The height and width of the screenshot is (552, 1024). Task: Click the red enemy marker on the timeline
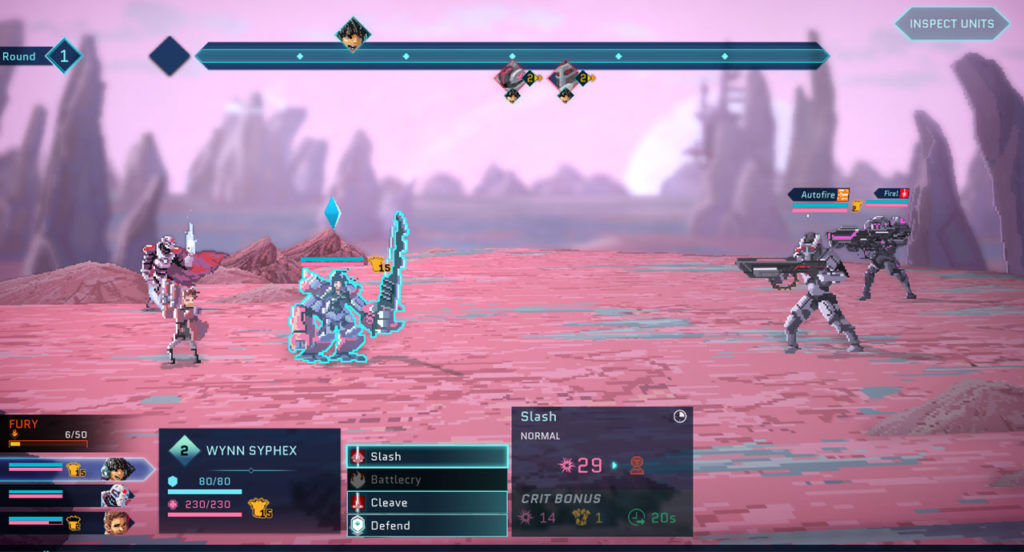(566, 76)
